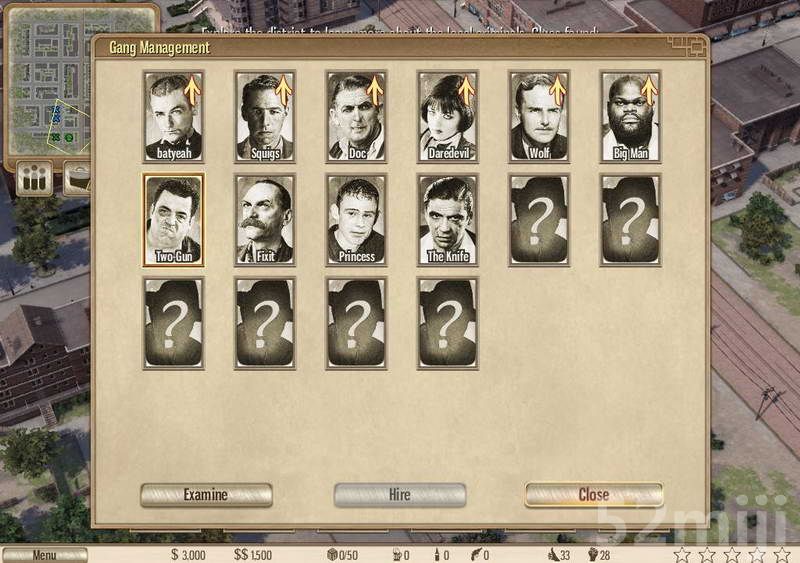The width and height of the screenshot is (800, 563).
Task: Close the Gang Management window
Action: (593, 495)
